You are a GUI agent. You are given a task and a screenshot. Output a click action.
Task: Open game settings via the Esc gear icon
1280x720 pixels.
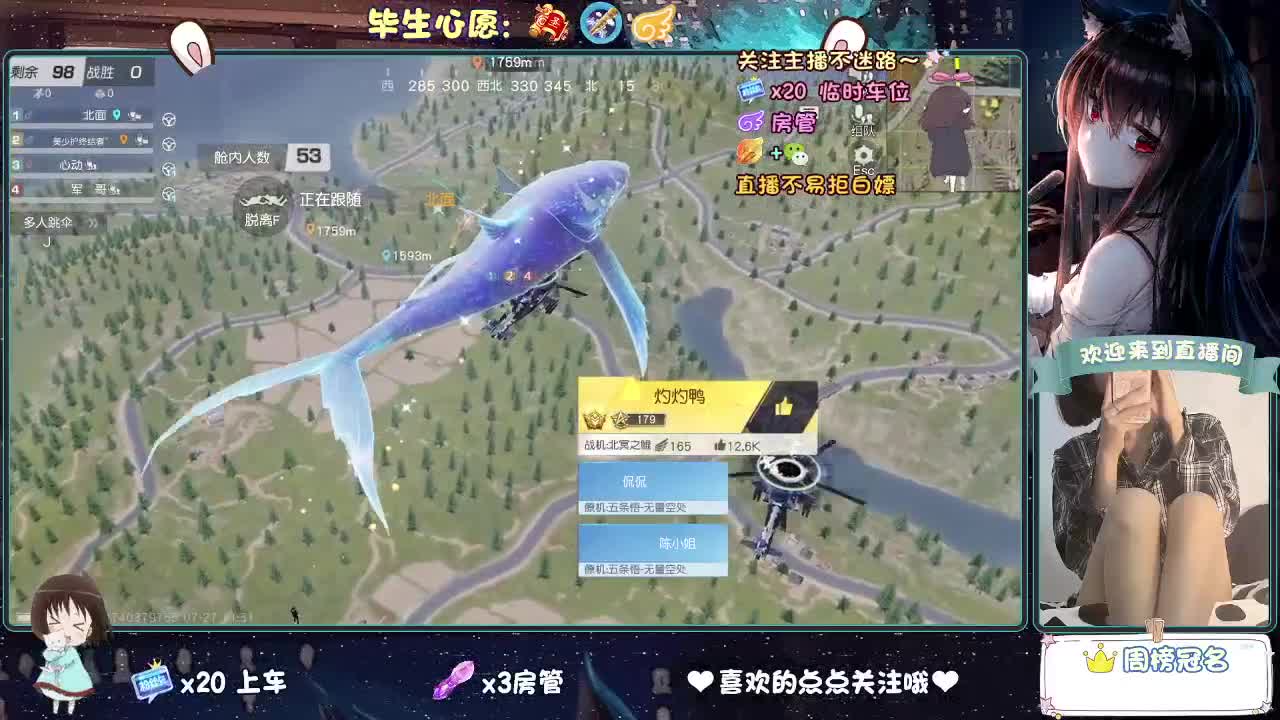(x=862, y=153)
